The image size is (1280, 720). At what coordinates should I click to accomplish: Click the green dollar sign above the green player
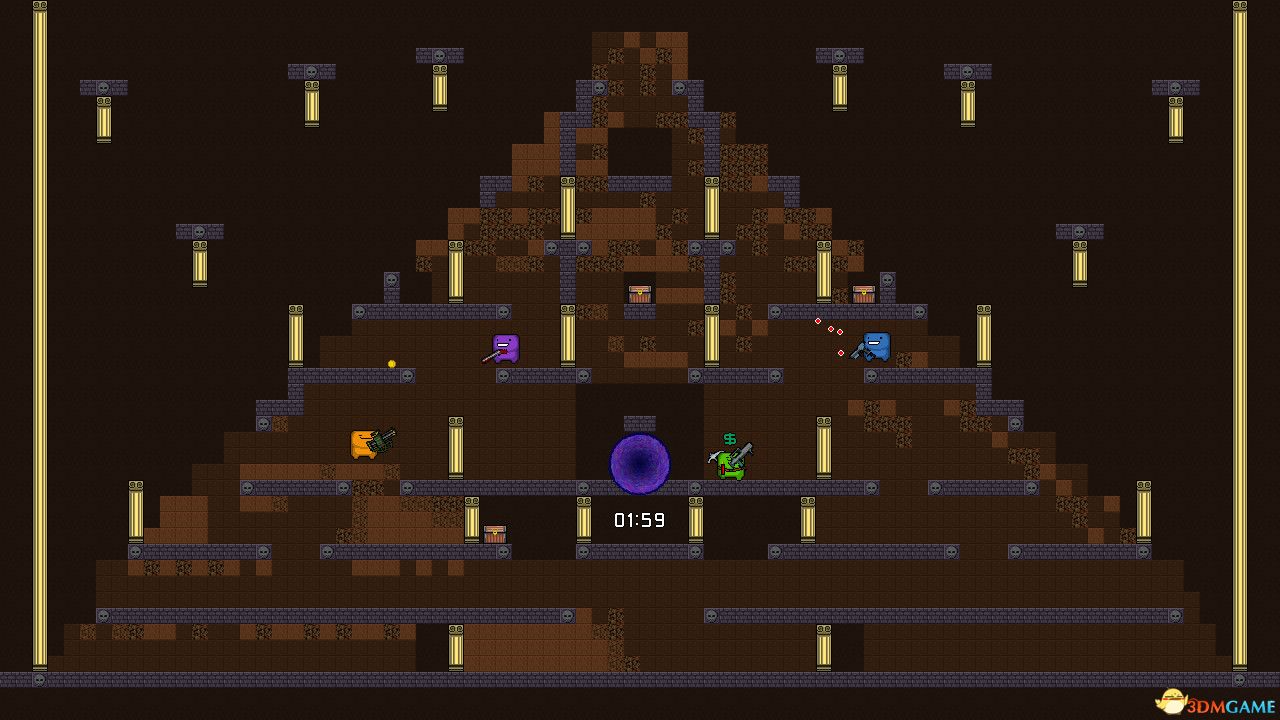click(x=729, y=438)
